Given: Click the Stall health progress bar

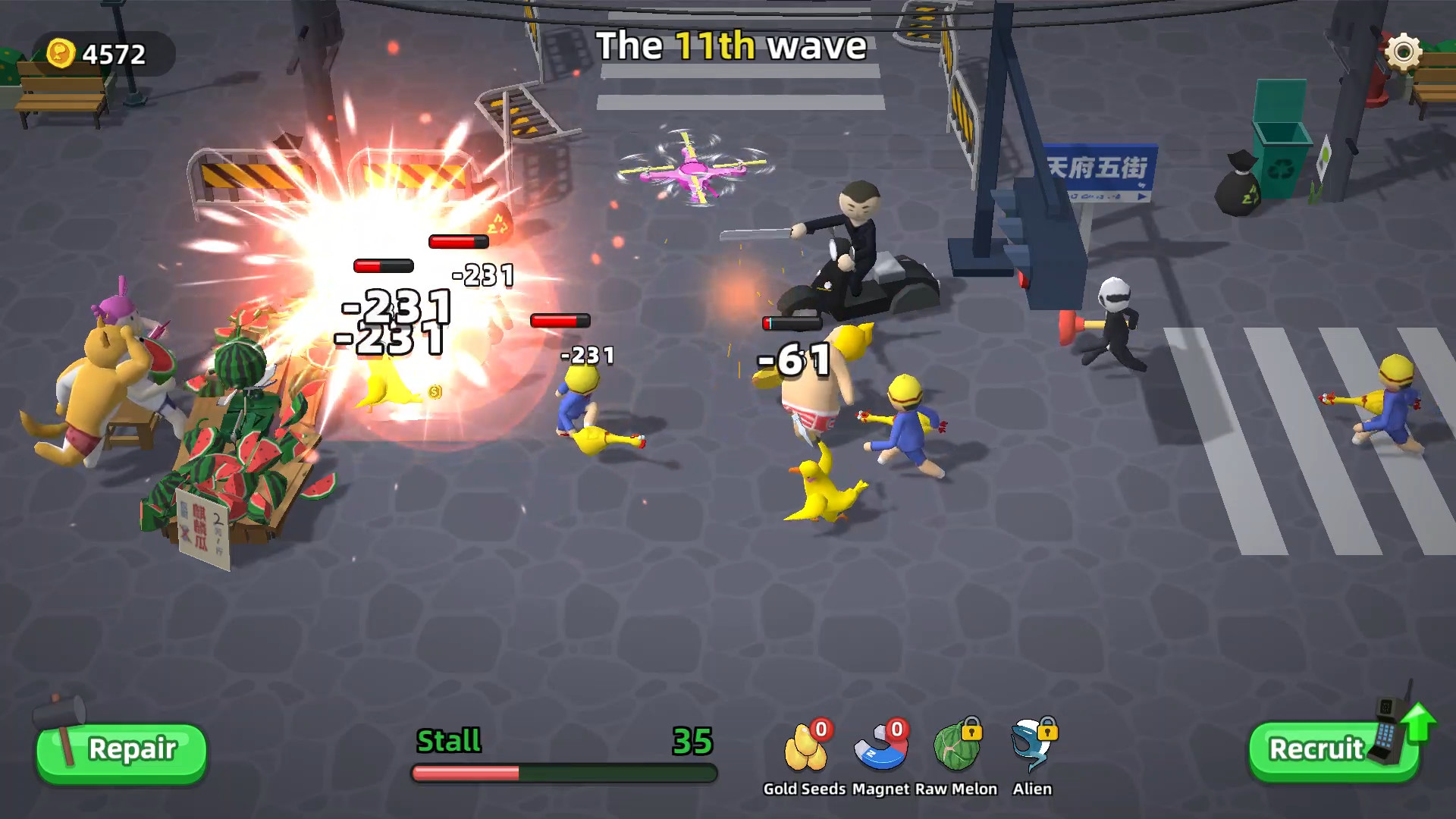Looking at the screenshot, I should pos(565,772).
